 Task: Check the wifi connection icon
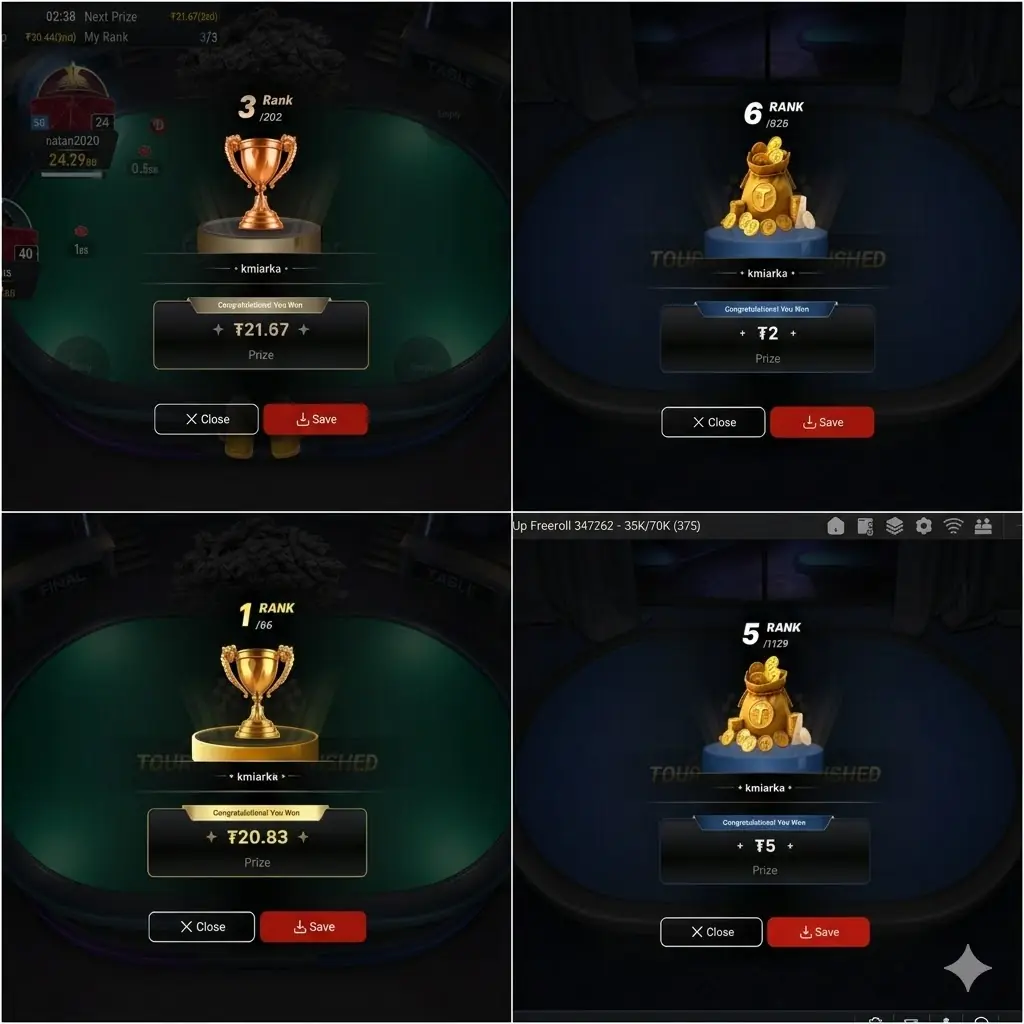(953, 526)
